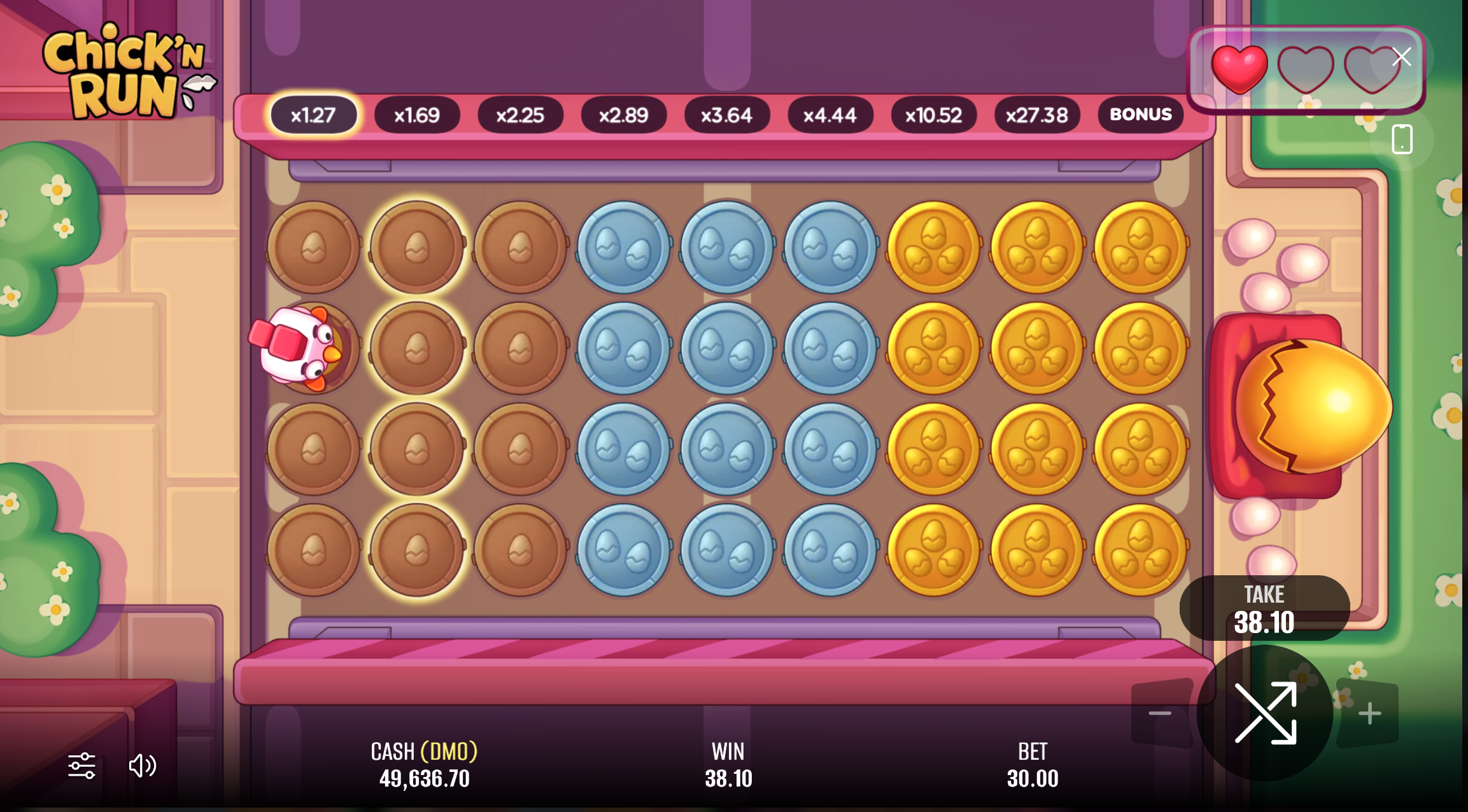Select the BONUS multiplier pill
Viewport: 1468px width, 812px height.
click(x=1140, y=115)
